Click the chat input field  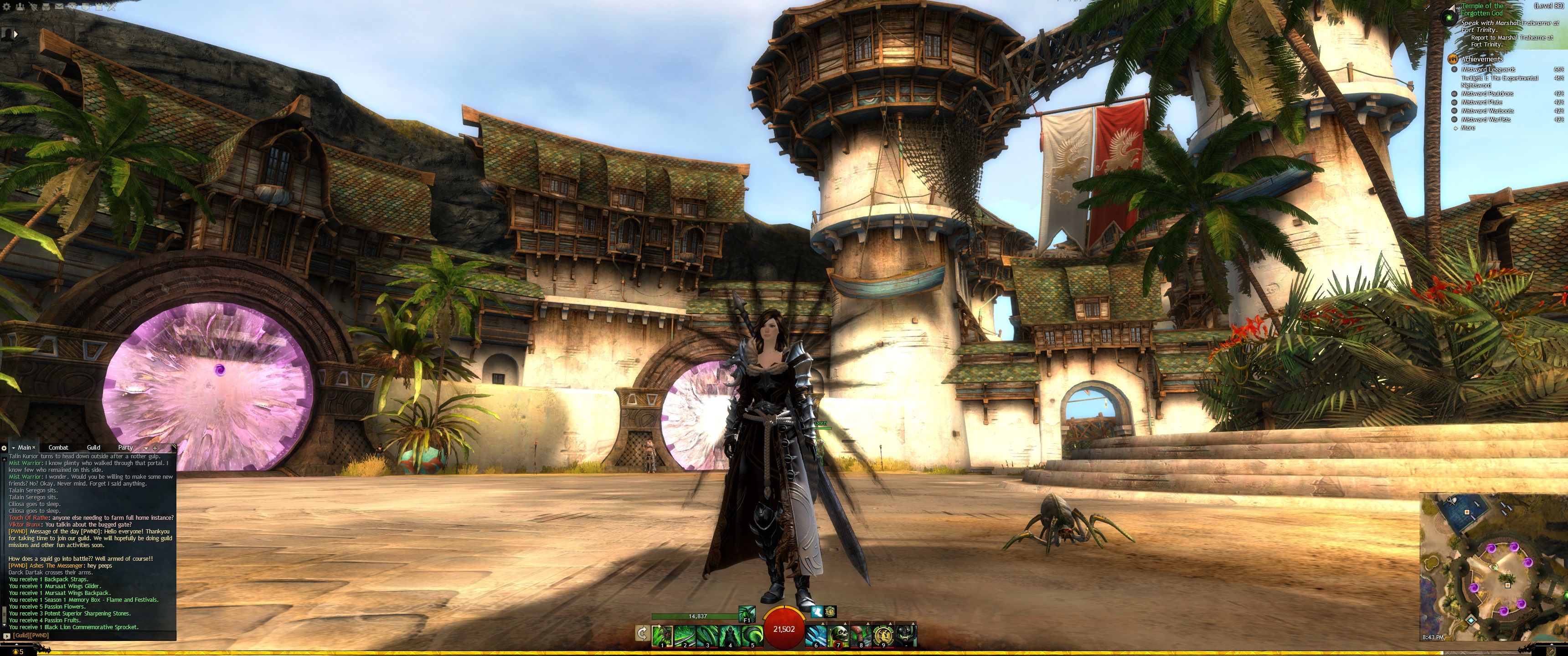[x=91, y=635]
